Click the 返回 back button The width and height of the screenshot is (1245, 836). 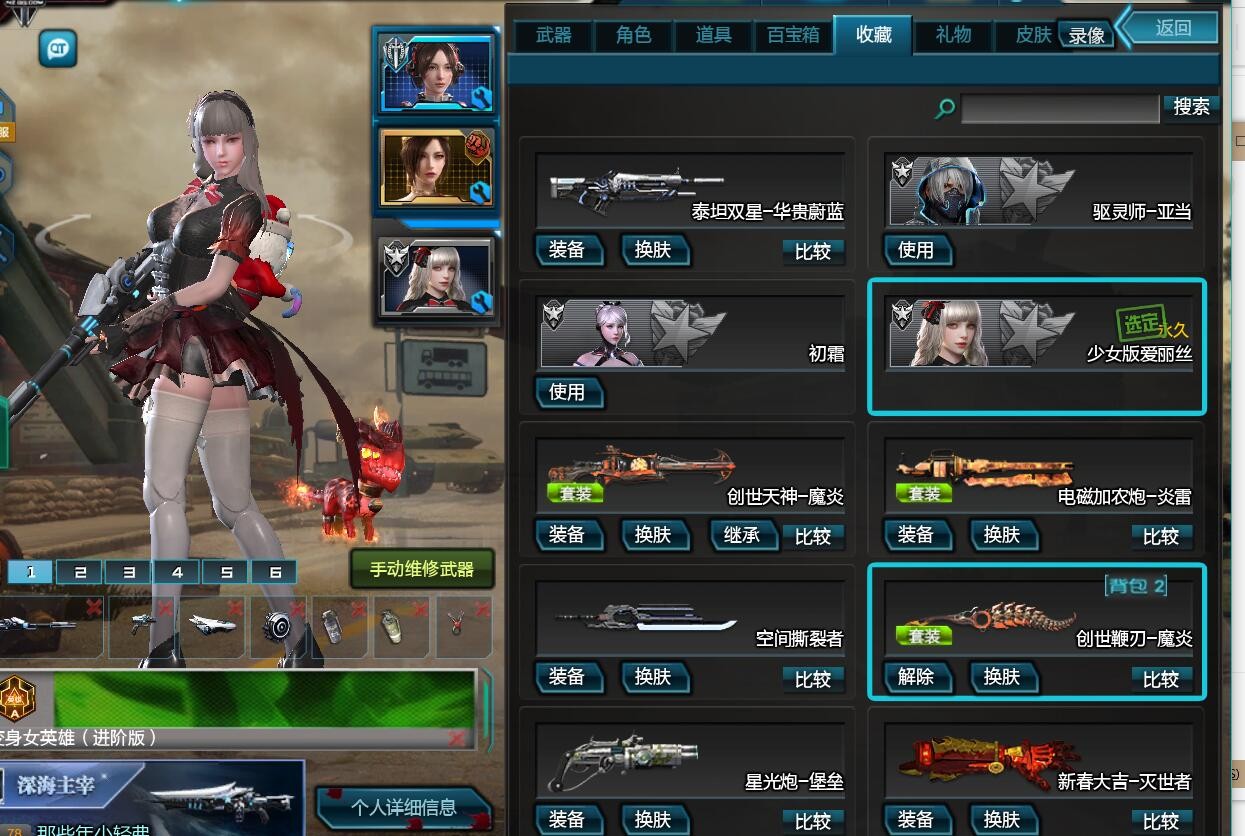pos(1173,28)
